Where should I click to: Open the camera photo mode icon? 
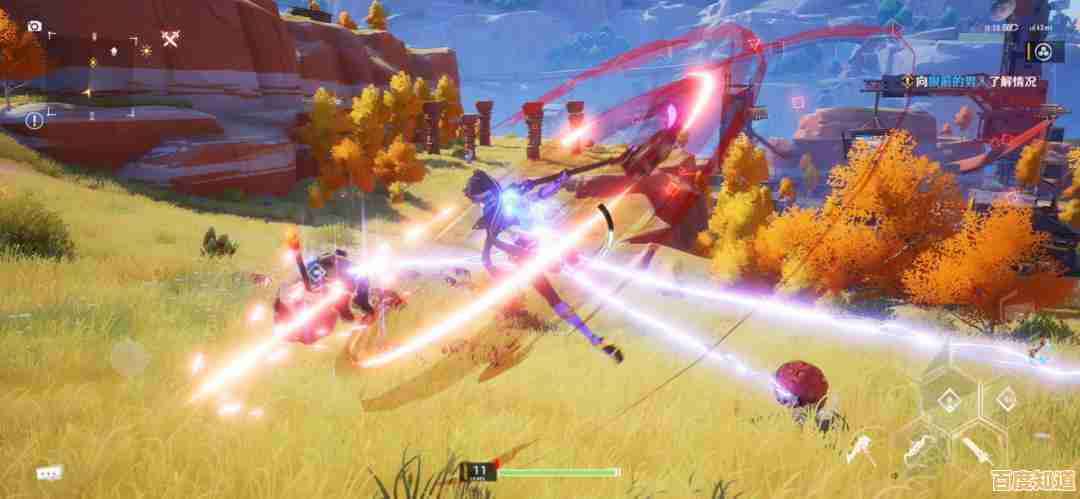tap(35, 26)
